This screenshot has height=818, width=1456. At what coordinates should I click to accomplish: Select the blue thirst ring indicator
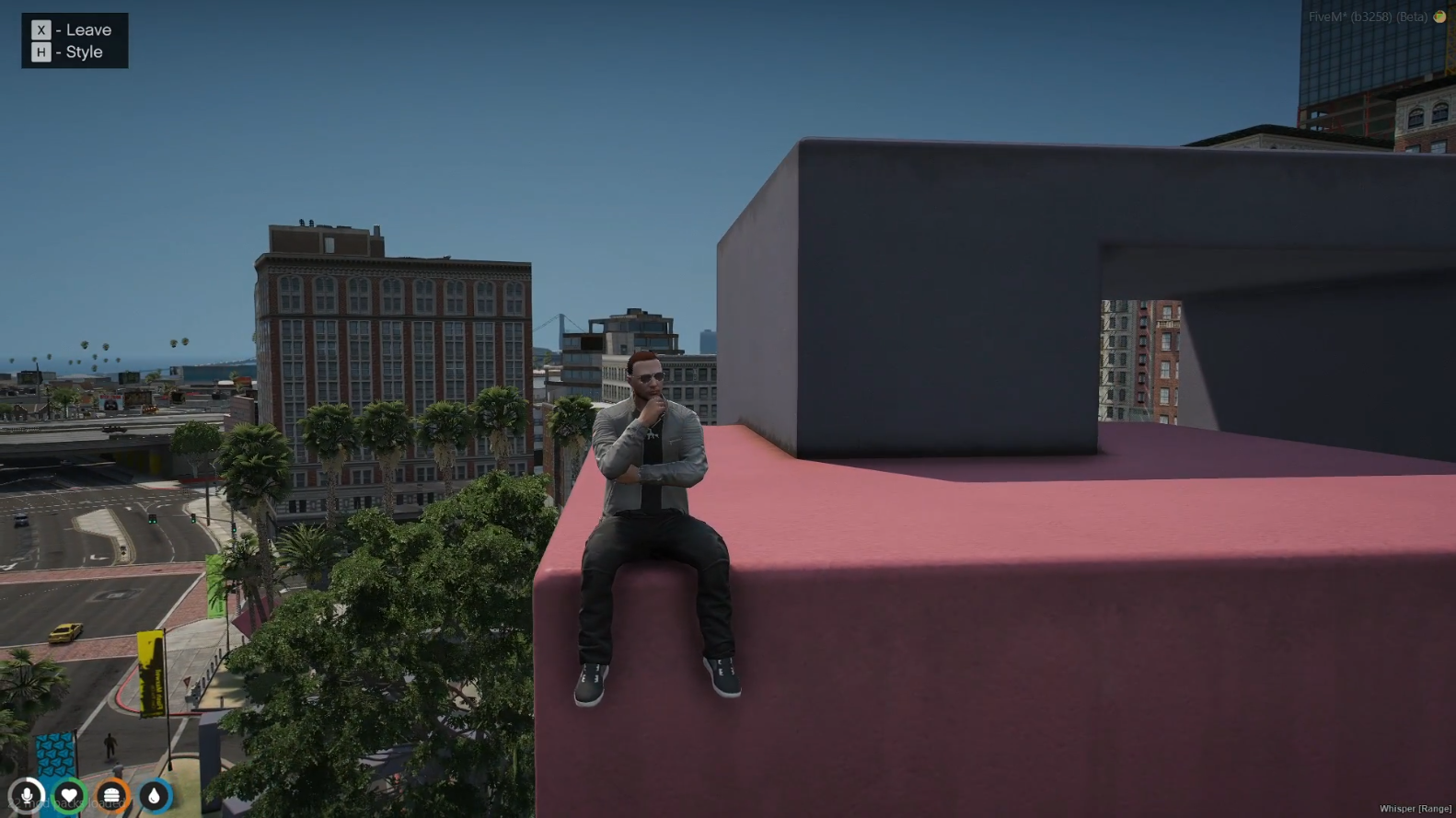tap(154, 795)
